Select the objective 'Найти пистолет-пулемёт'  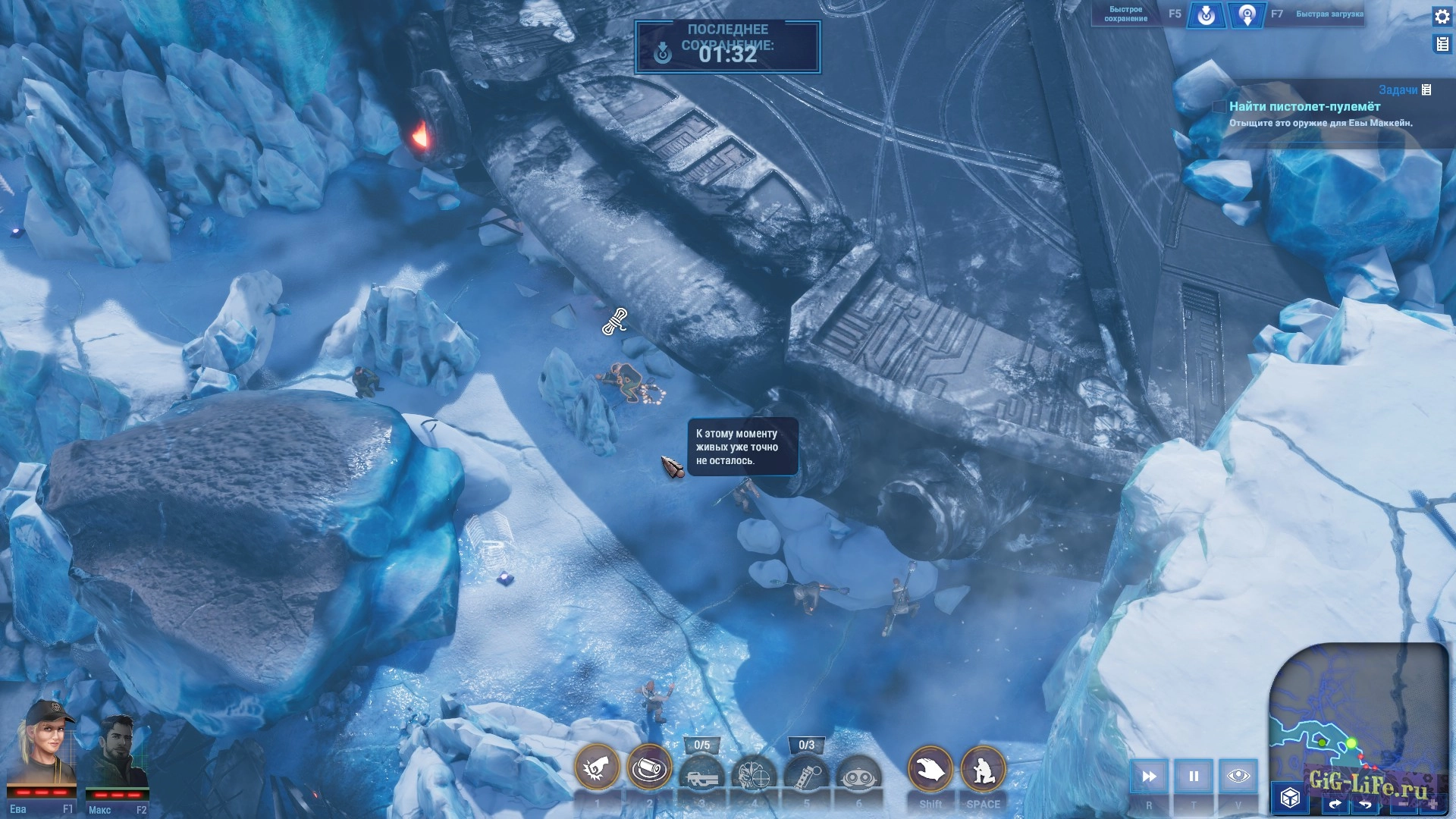[x=1304, y=107]
